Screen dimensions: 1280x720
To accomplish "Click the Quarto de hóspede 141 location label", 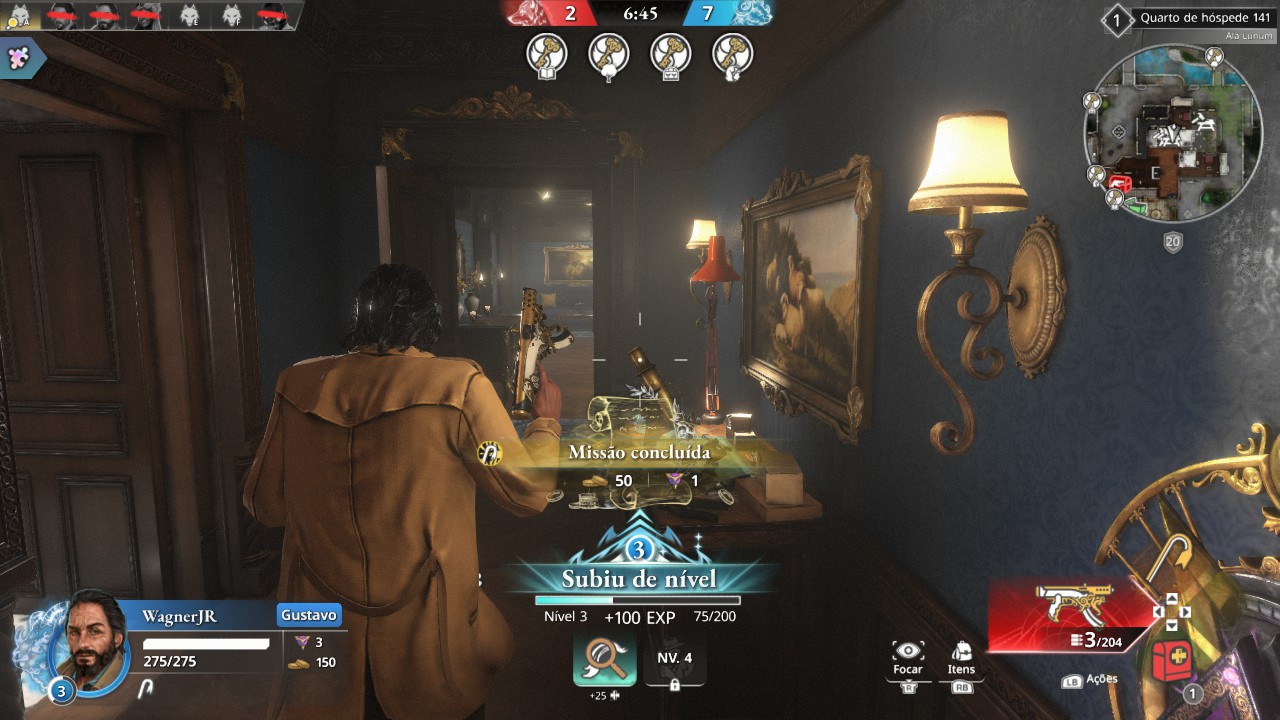I will coord(1204,18).
